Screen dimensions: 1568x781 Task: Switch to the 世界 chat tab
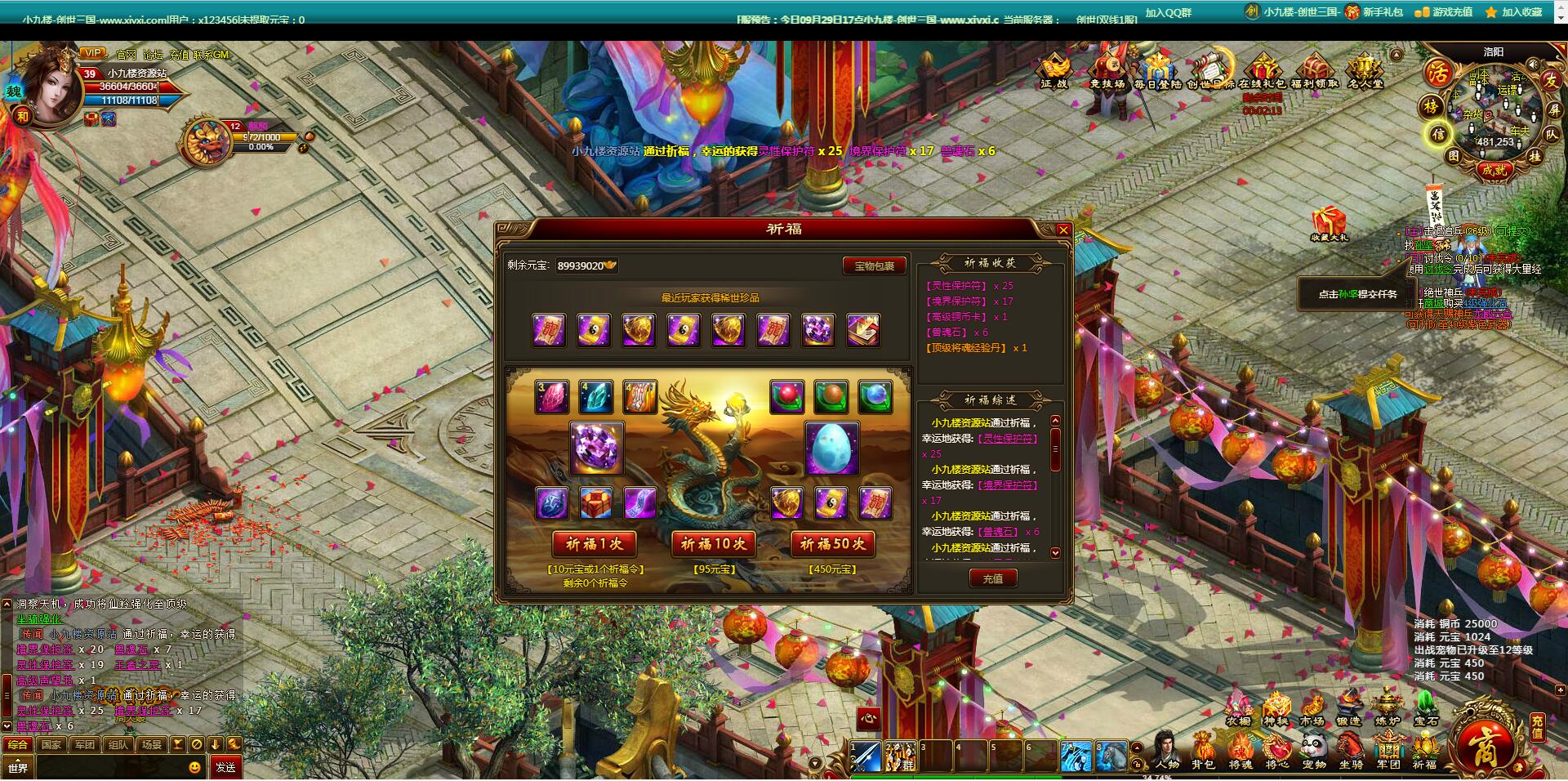coord(18,766)
